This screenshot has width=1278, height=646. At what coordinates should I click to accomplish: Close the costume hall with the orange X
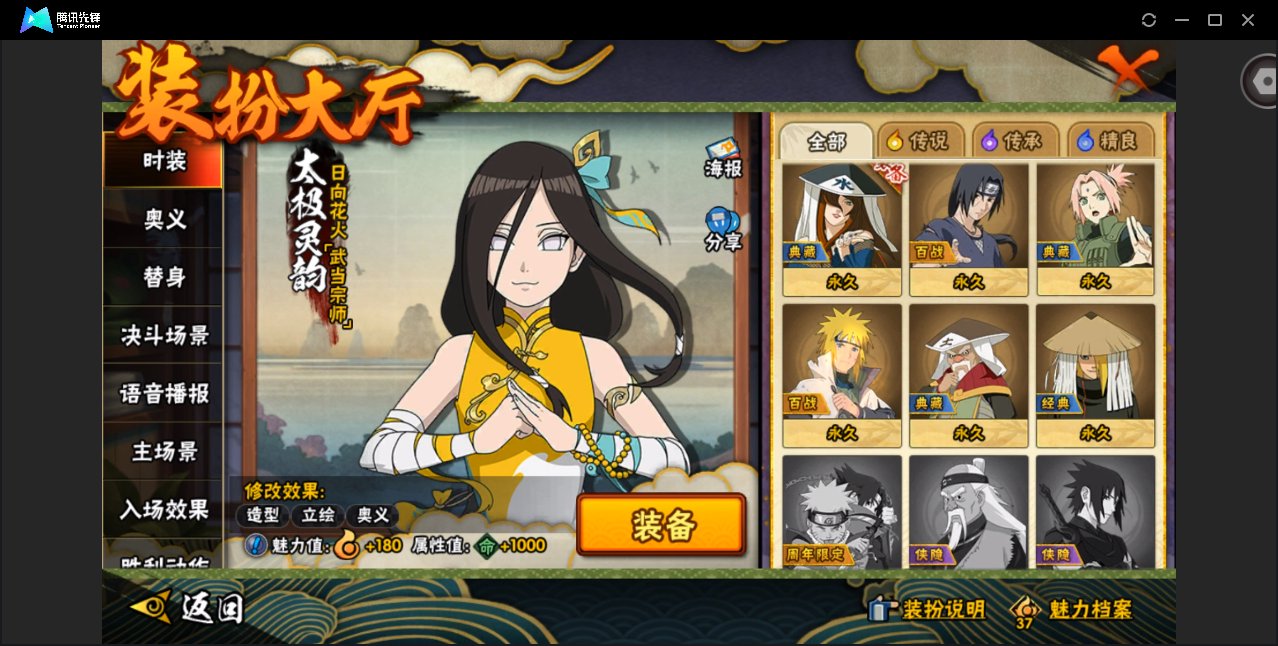pos(1129,70)
